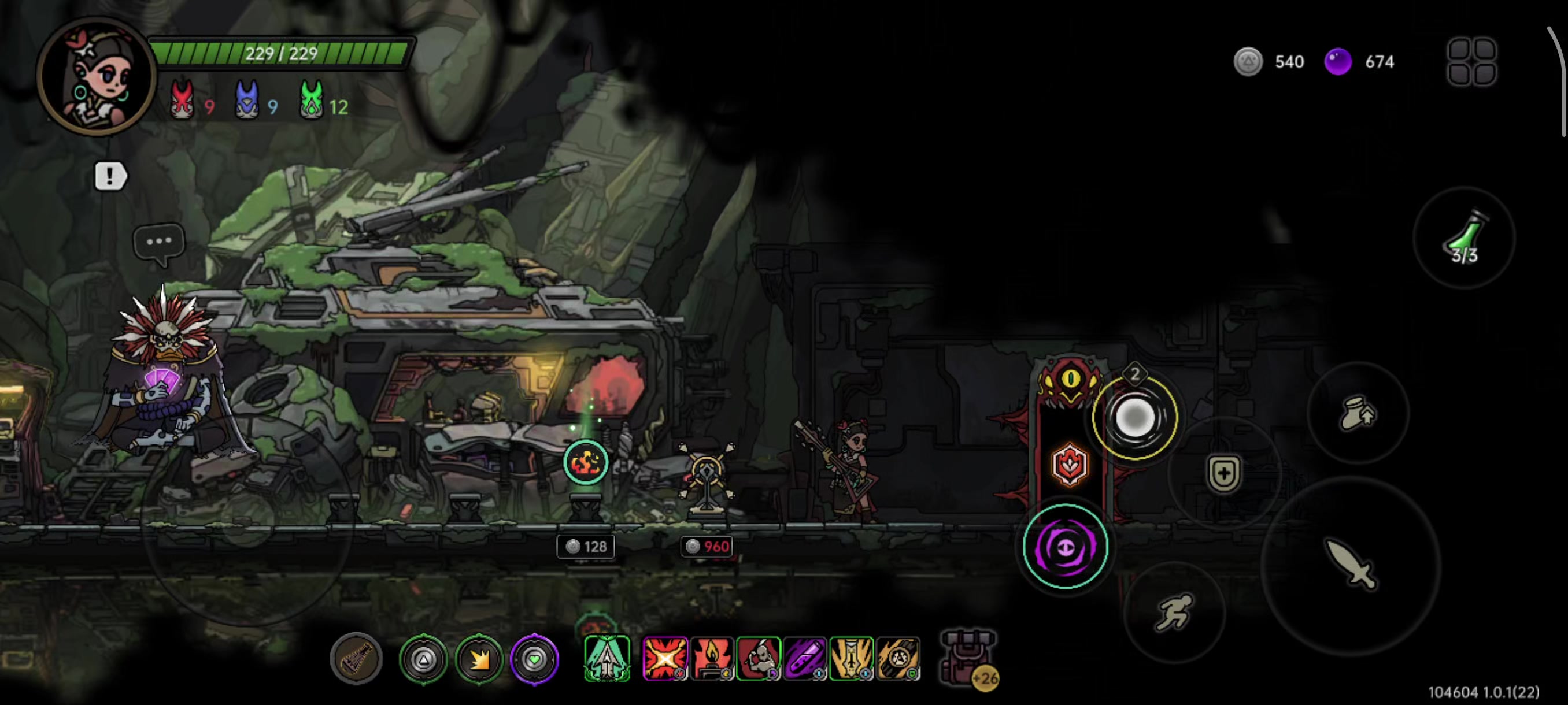Tap the jump boot button

tap(1358, 413)
